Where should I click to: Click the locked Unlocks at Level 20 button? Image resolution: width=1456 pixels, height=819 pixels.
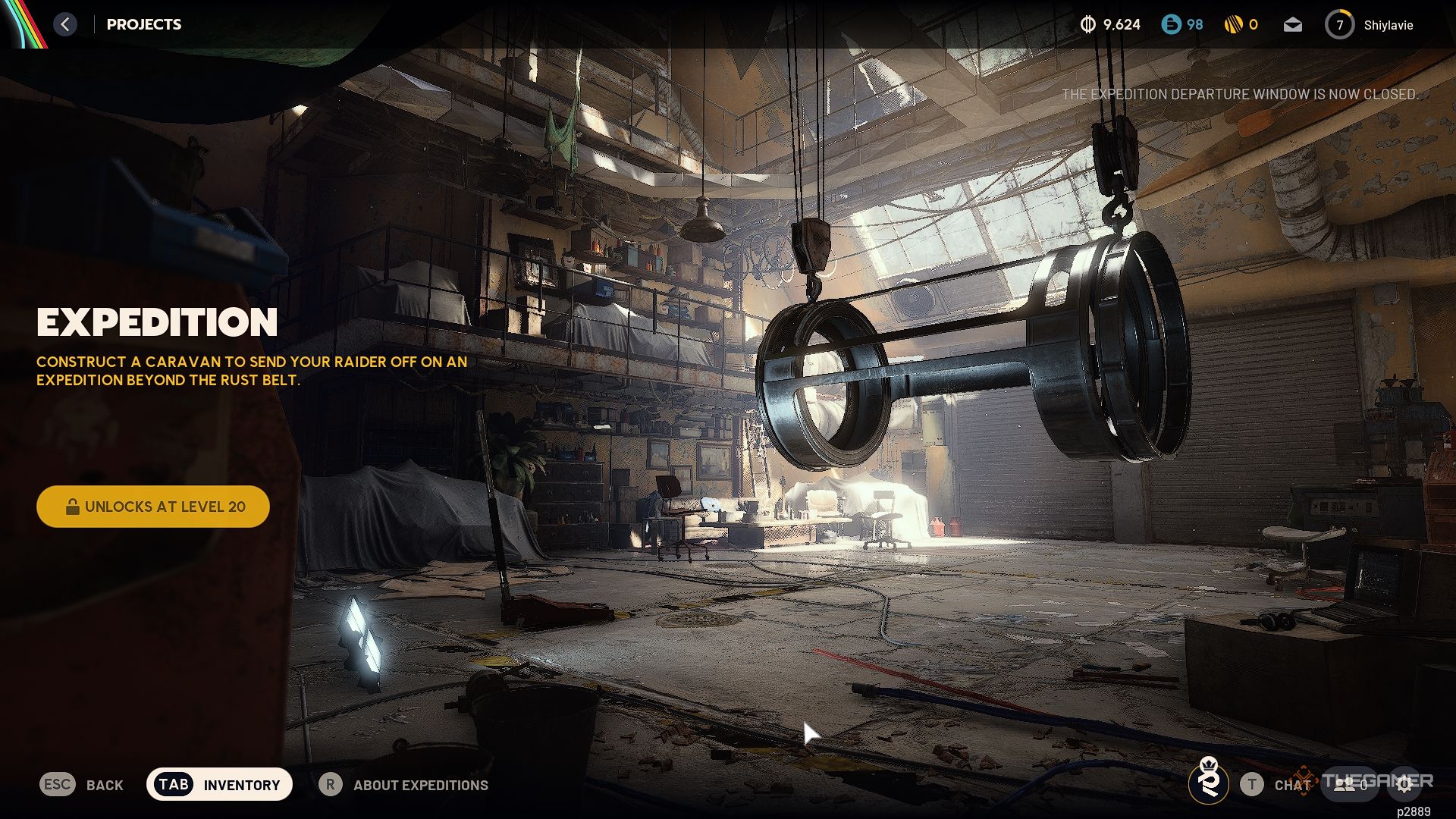pos(153,507)
